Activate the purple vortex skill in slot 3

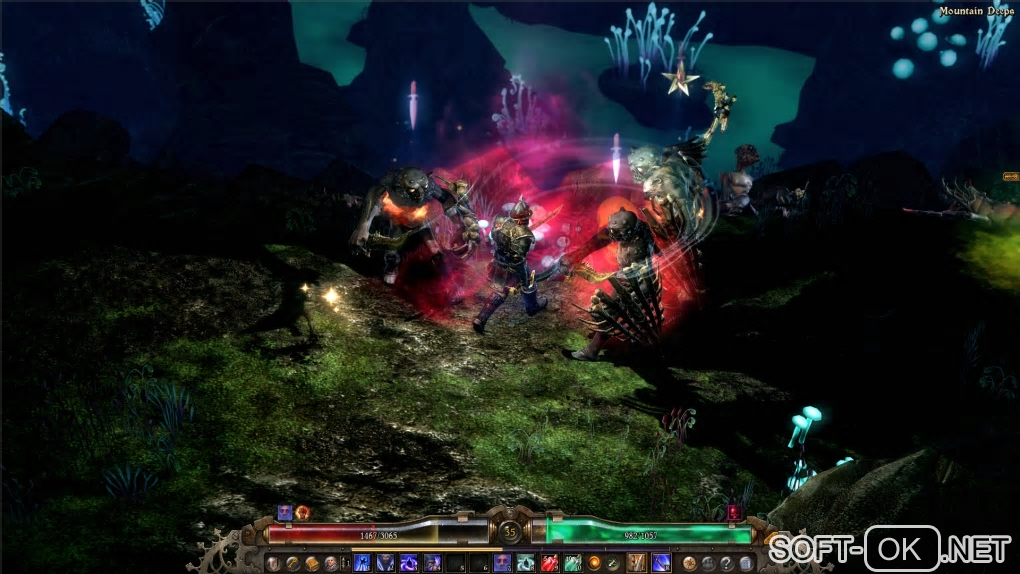[x=409, y=563]
